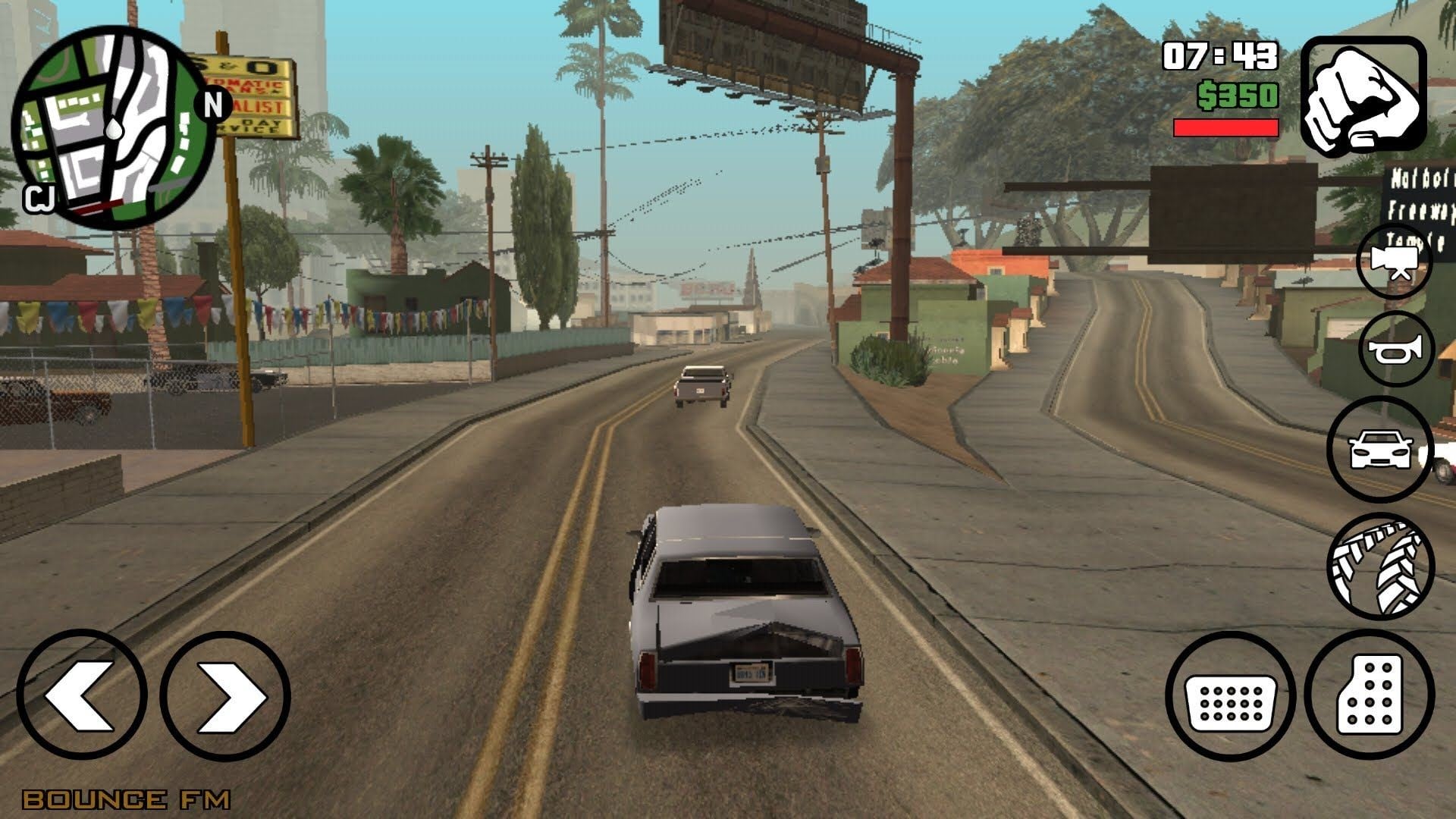Change station via the Bounce FM label

pyautogui.click(x=126, y=799)
